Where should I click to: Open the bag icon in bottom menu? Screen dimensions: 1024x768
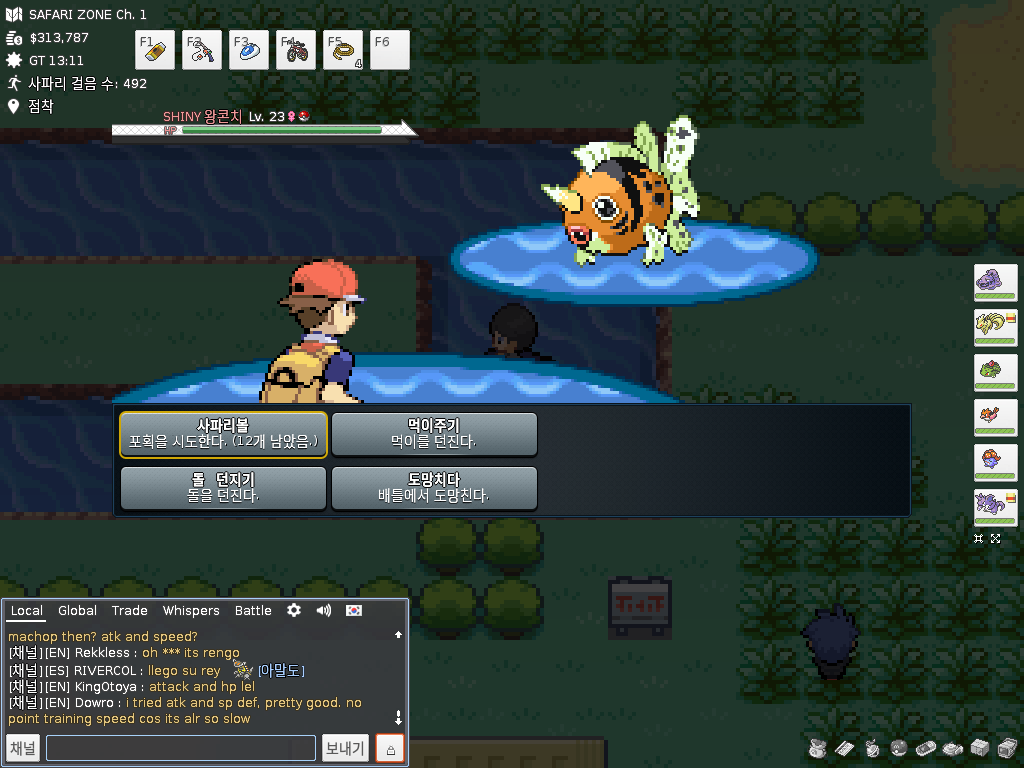click(x=817, y=748)
